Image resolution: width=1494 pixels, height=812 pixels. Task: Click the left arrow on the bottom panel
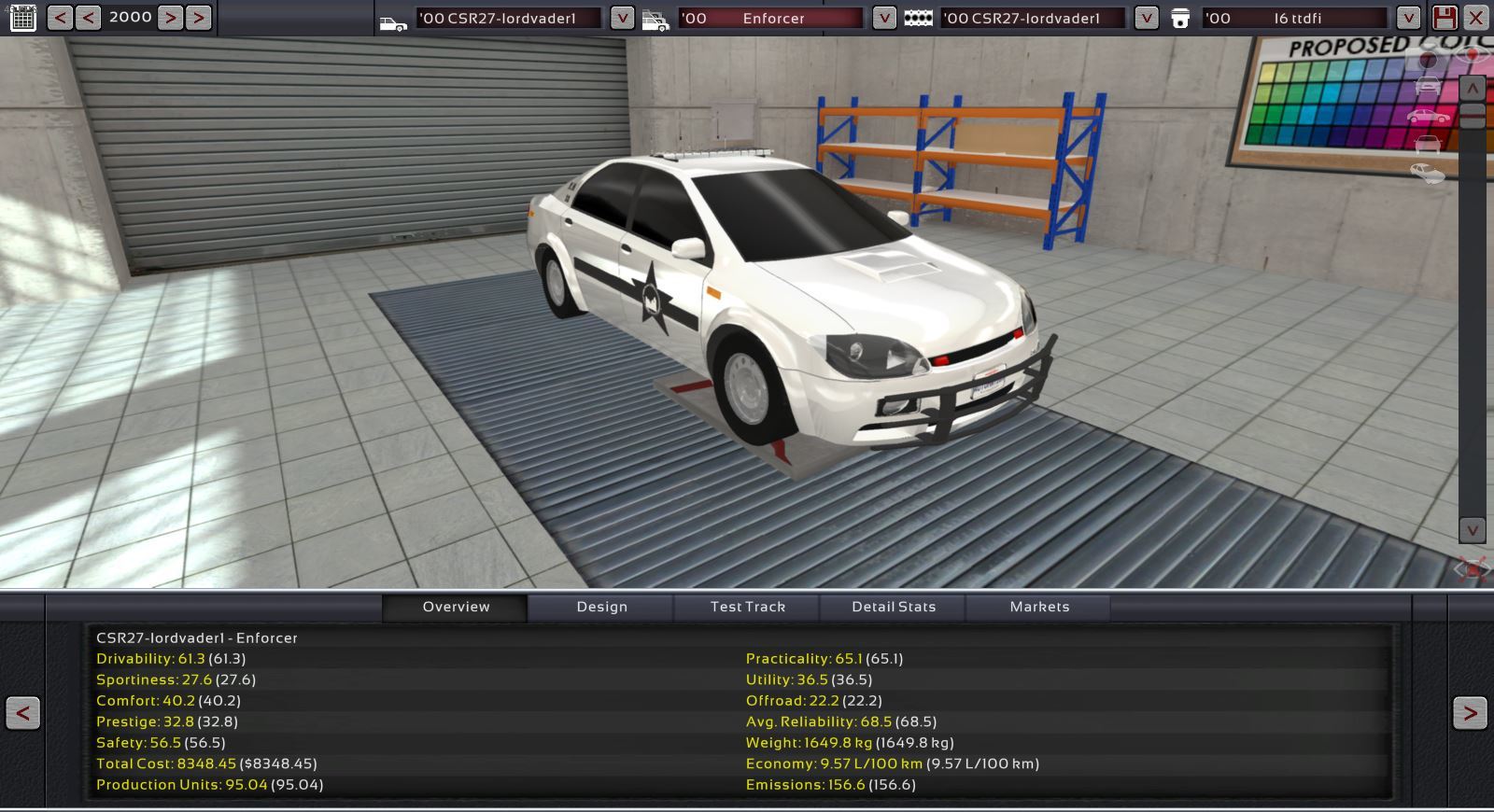(x=23, y=714)
